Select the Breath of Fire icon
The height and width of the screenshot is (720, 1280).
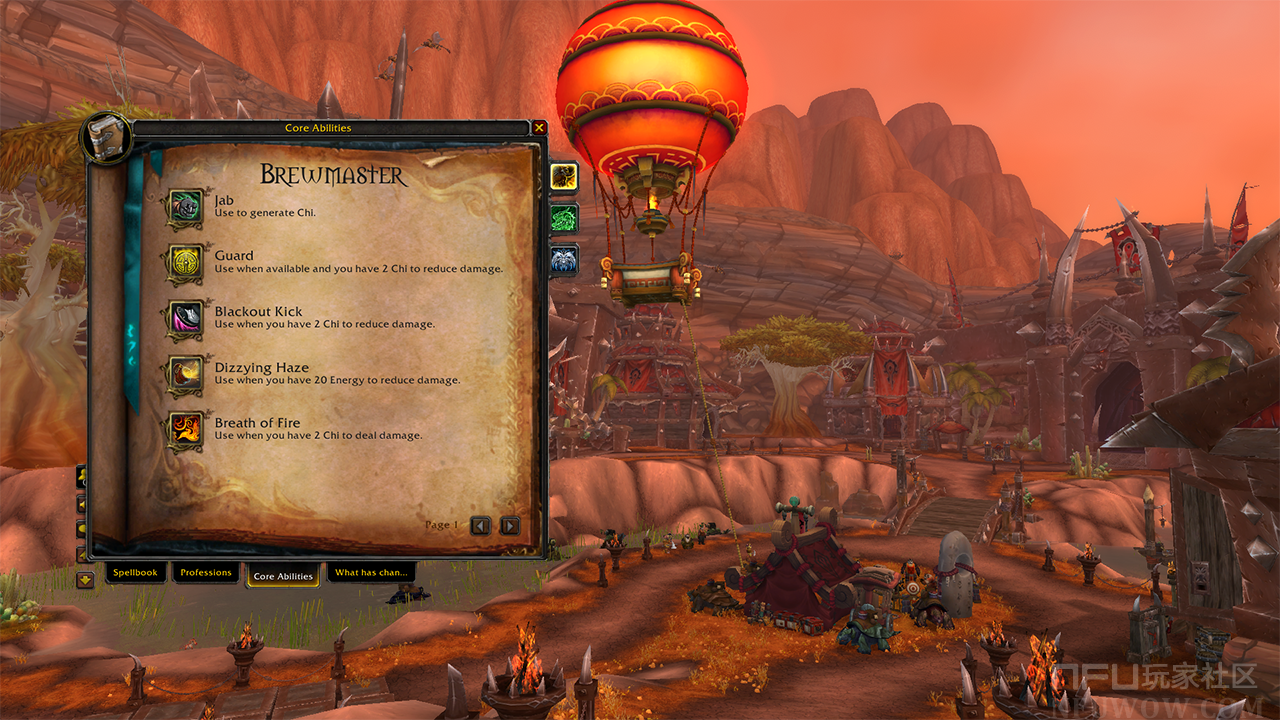pyautogui.click(x=185, y=429)
